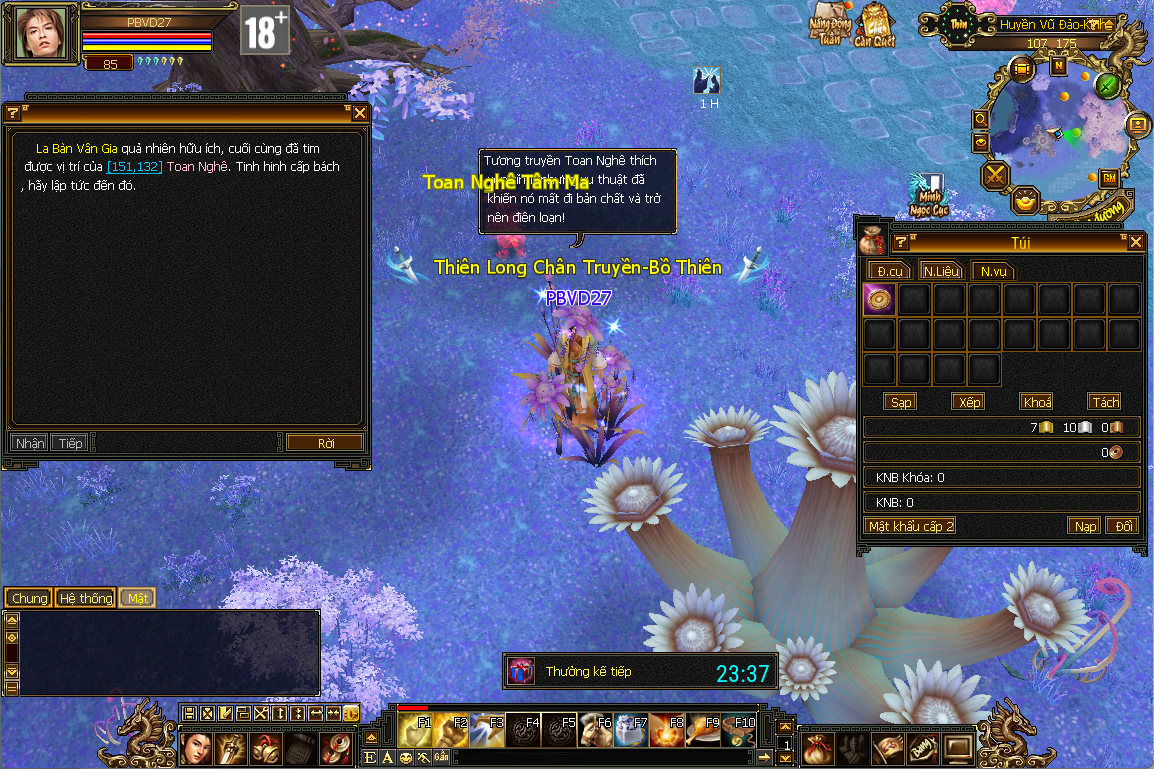Open the red pouch bag icon in the bottom bar

point(819,745)
